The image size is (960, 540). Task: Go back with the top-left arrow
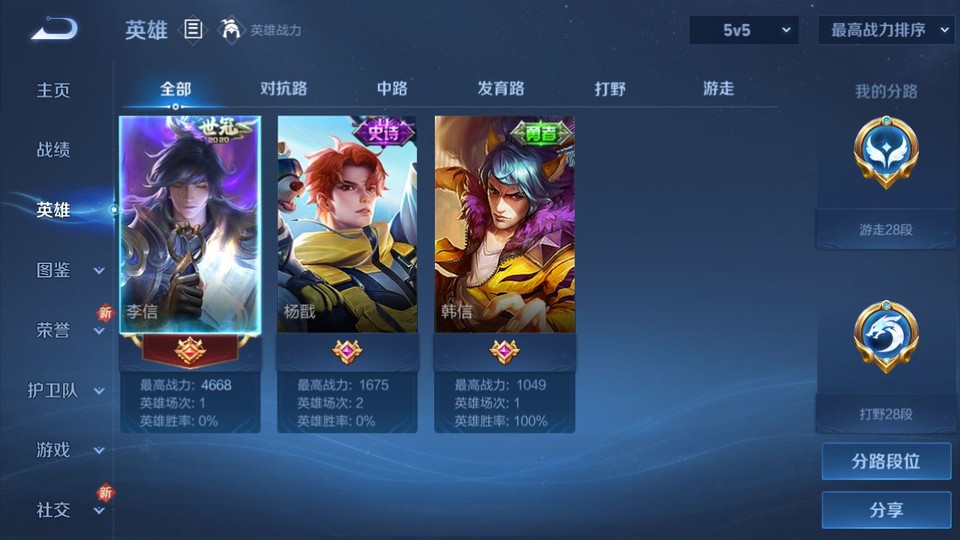(54, 31)
